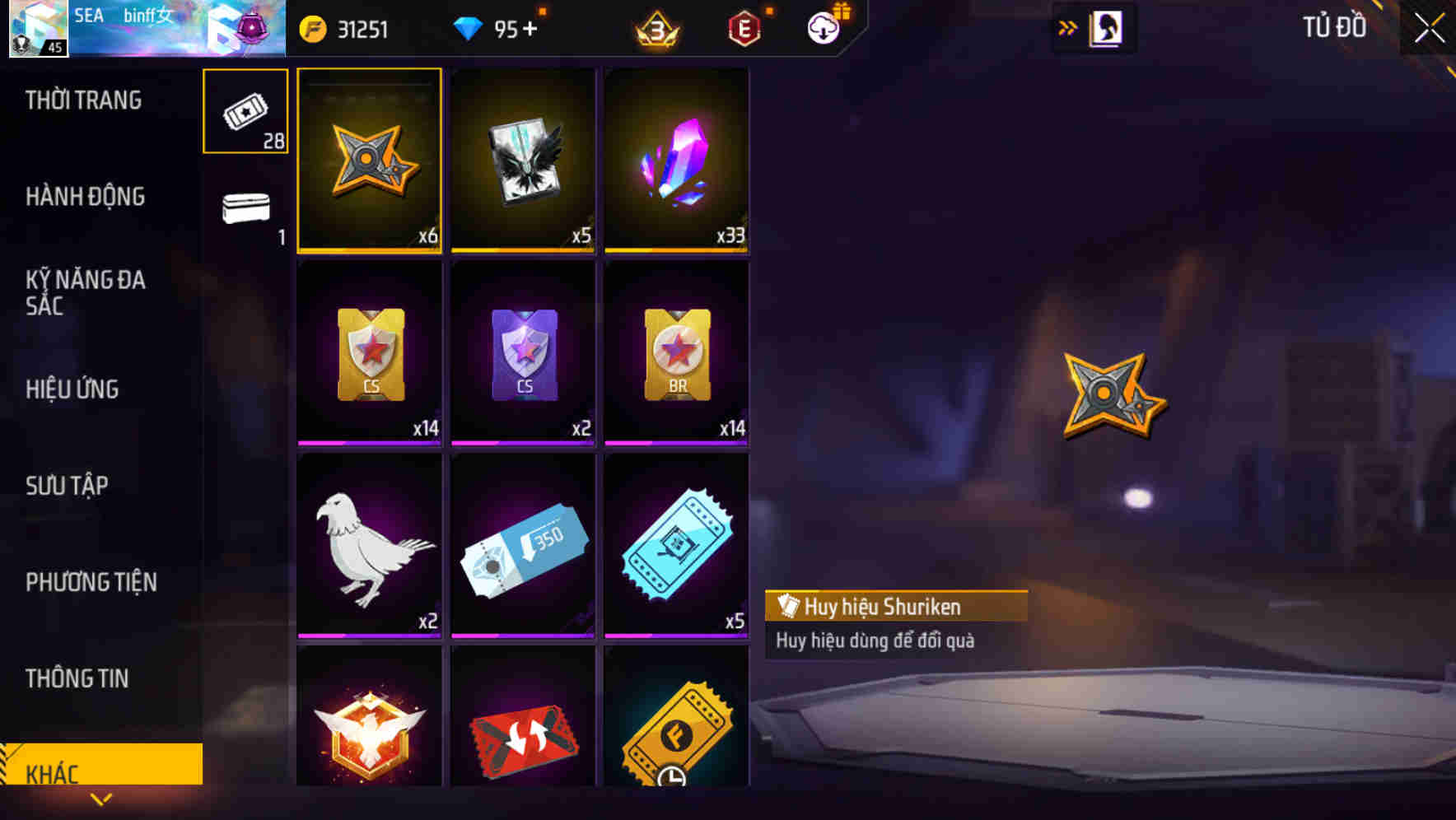1456x820 pixels.
Task: Select the Shuriken badge item stack
Action: point(369,161)
